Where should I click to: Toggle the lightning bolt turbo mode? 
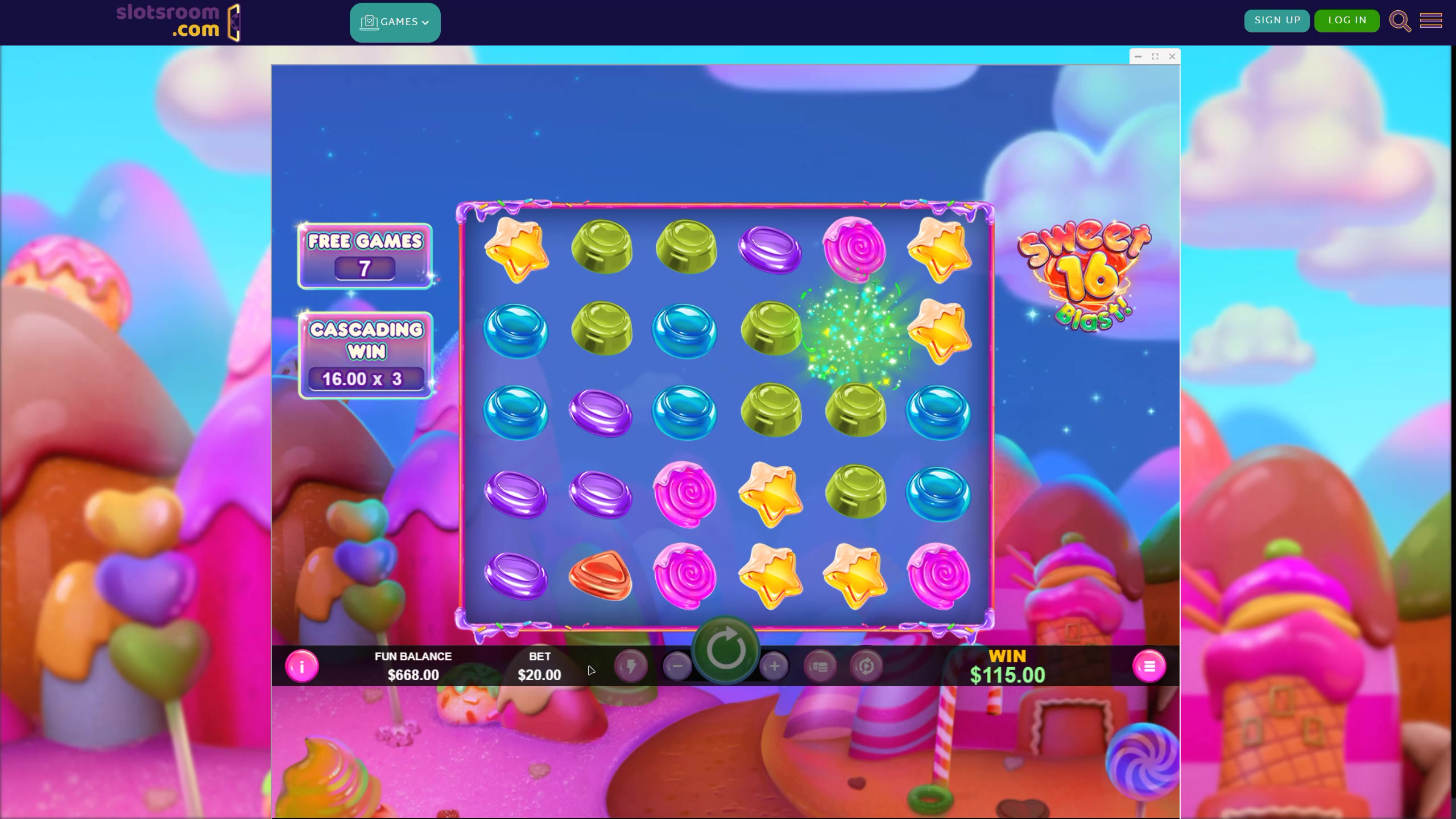[x=631, y=666]
